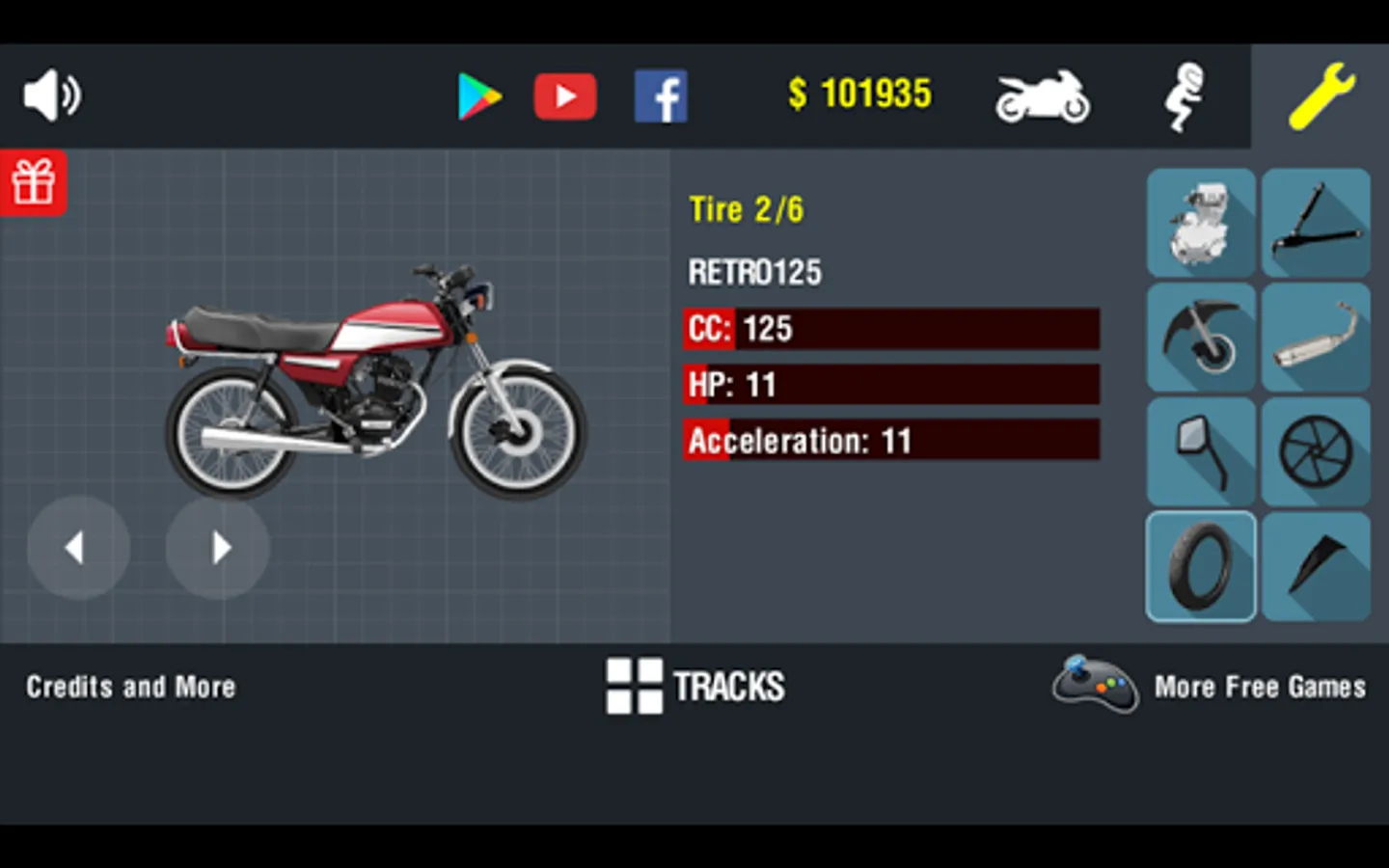Open the wrench garage tab
Image resolution: width=1389 pixels, height=868 pixels.
click(x=1325, y=95)
